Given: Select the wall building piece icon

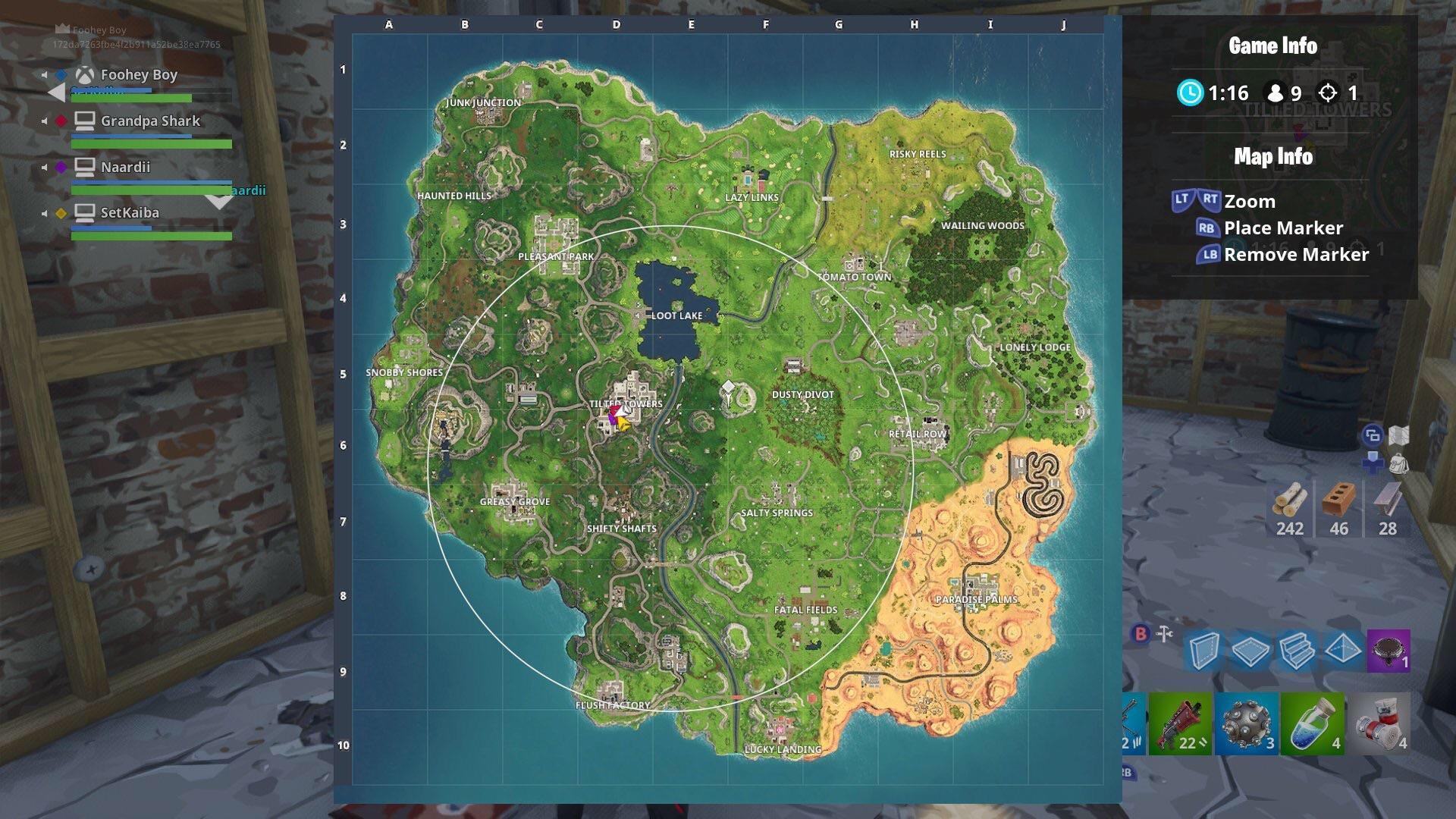Looking at the screenshot, I should pyautogui.click(x=1204, y=651).
